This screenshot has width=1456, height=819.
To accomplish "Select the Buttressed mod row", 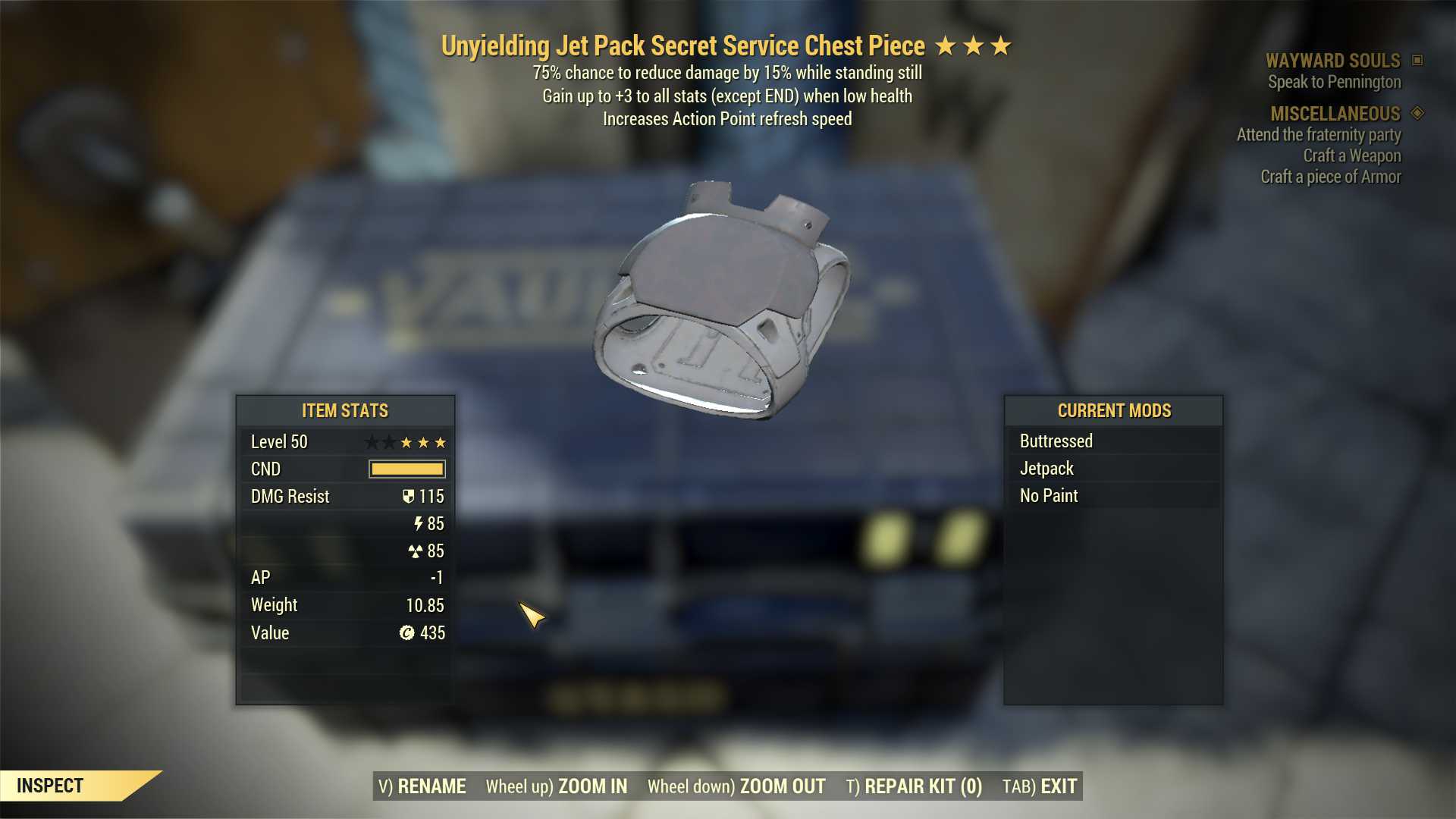I will click(x=1112, y=441).
